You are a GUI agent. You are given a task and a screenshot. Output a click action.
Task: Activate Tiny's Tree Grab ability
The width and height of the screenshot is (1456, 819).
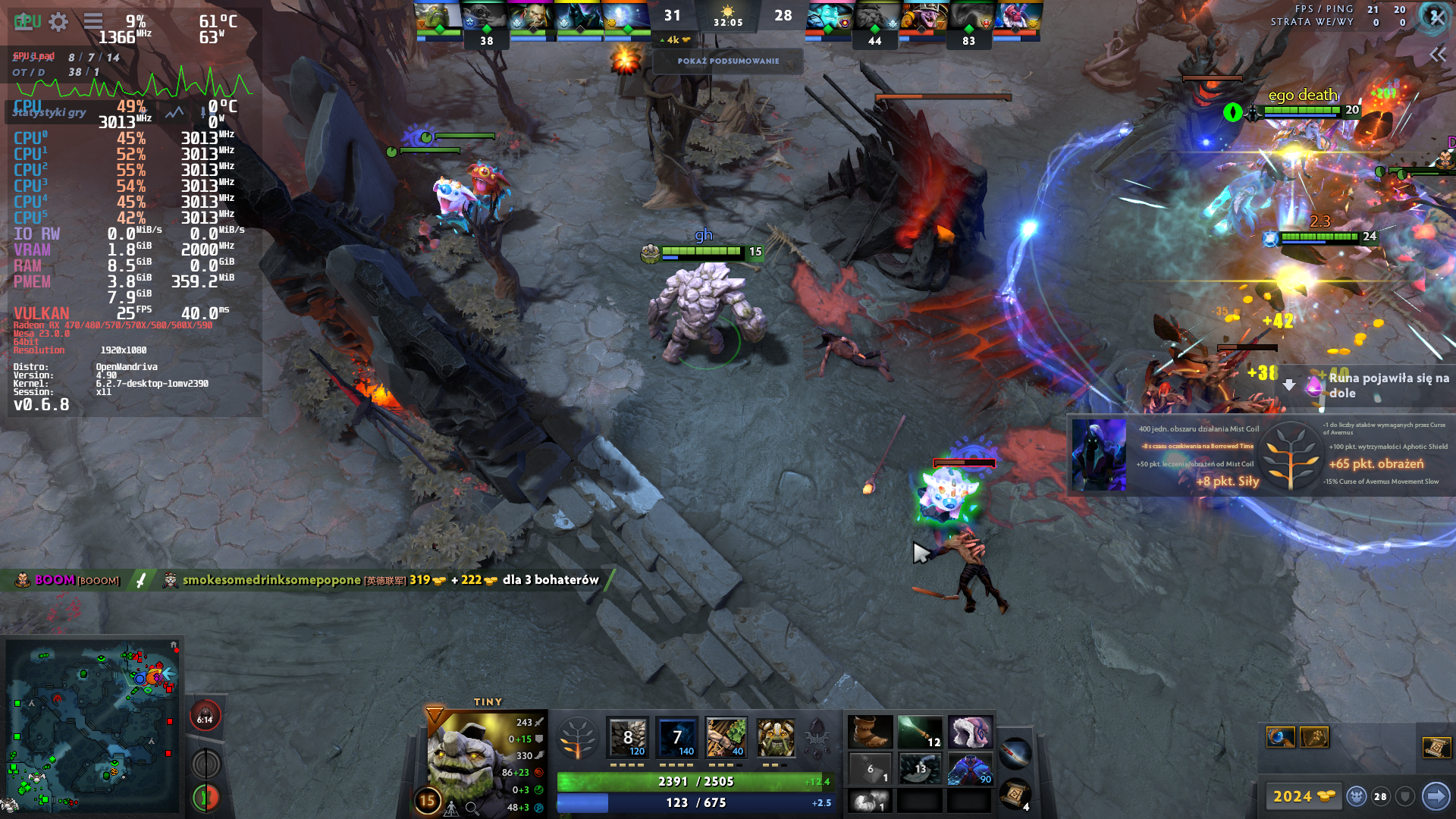pos(726,738)
